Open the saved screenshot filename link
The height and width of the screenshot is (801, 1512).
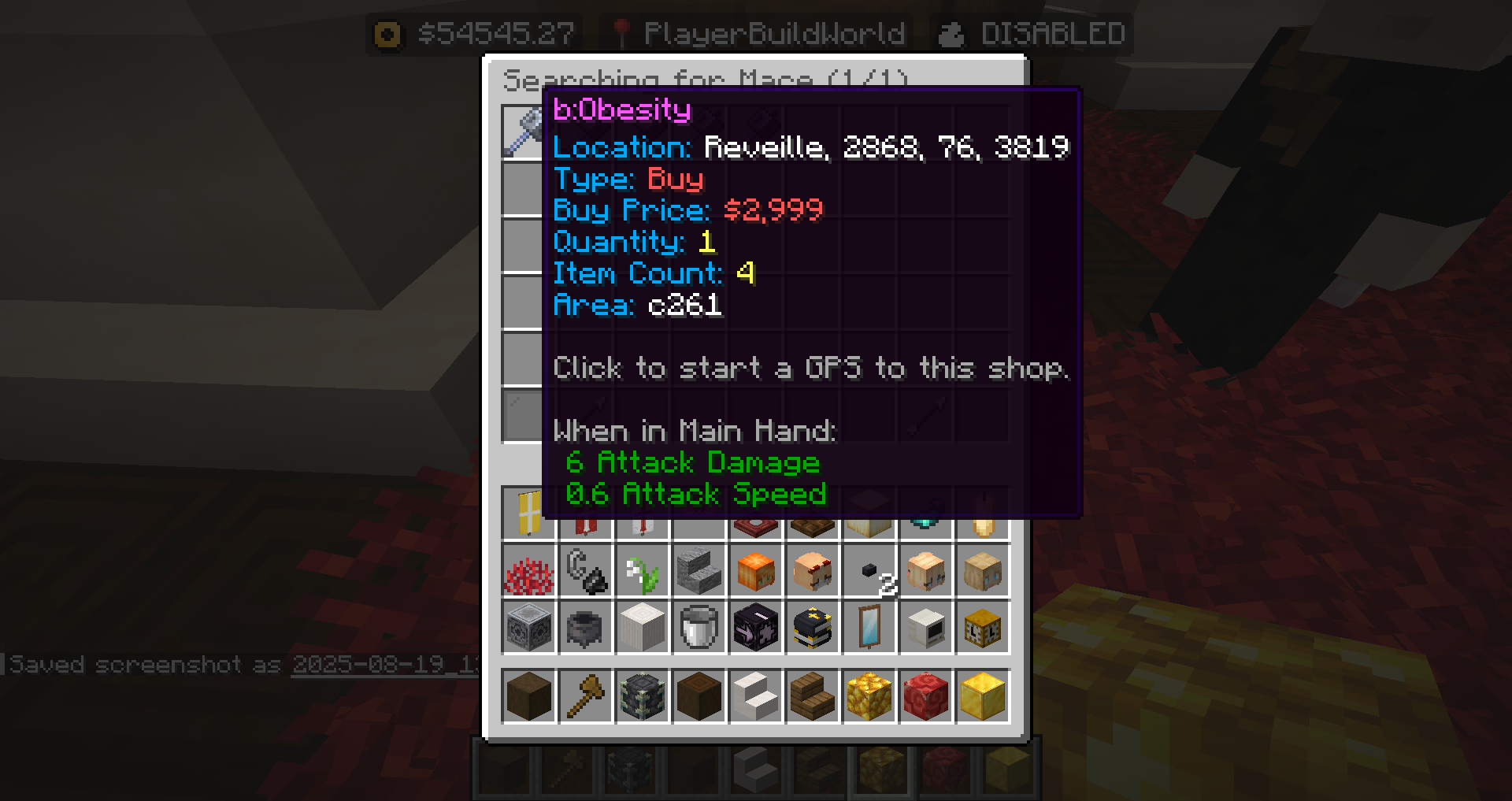386,666
